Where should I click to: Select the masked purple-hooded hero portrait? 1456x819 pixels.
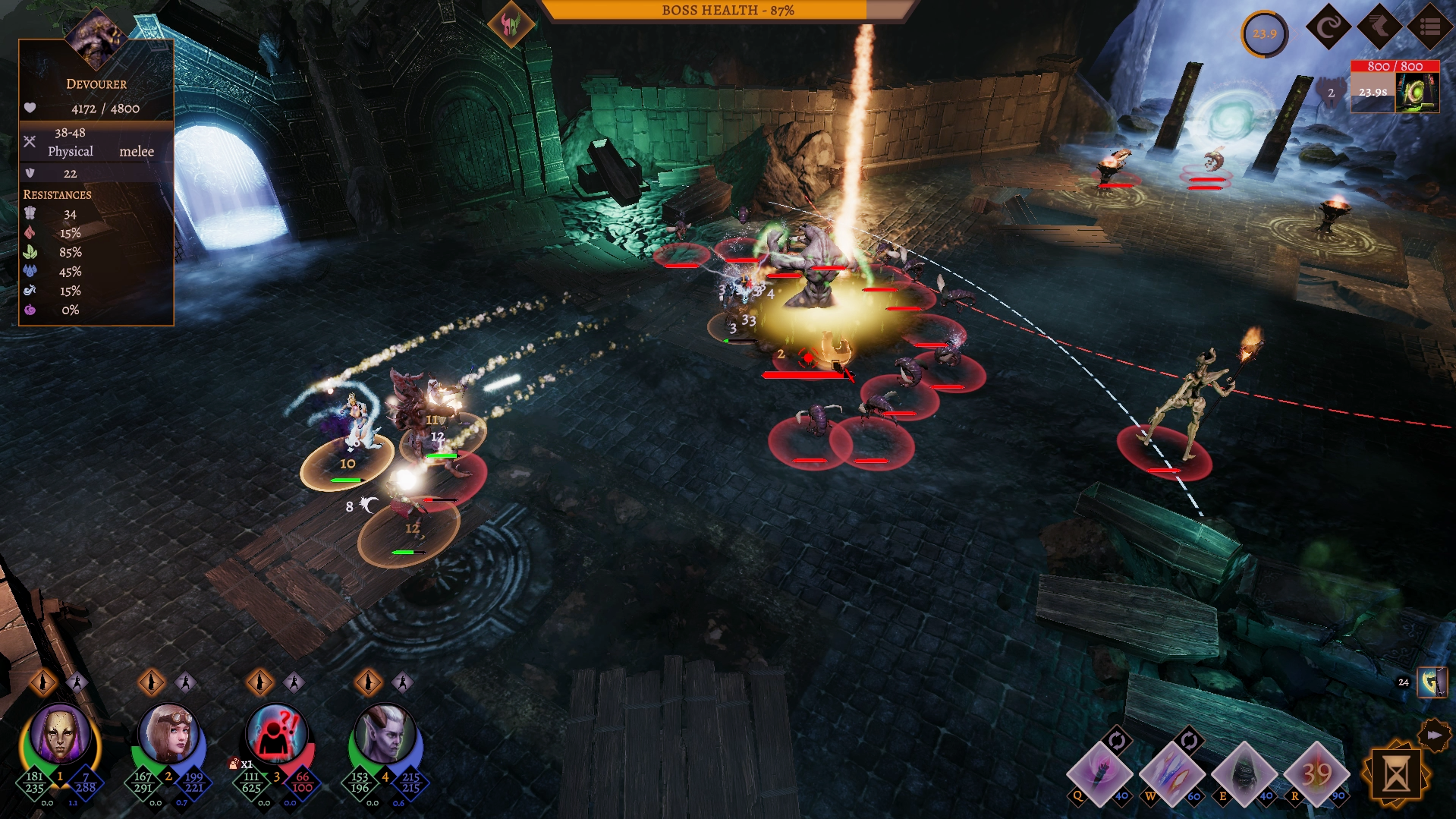tap(60, 734)
